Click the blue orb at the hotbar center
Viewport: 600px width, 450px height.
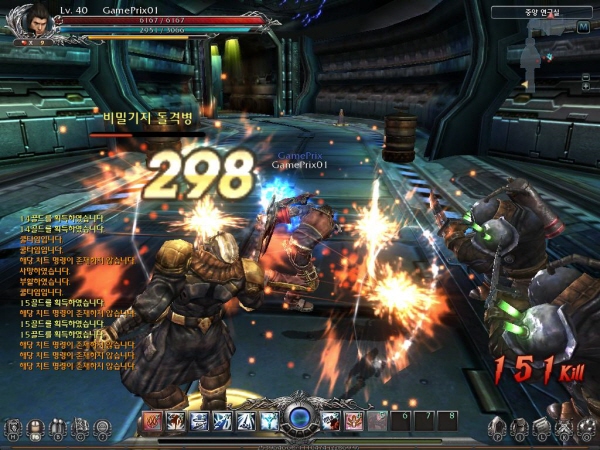[298, 420]
